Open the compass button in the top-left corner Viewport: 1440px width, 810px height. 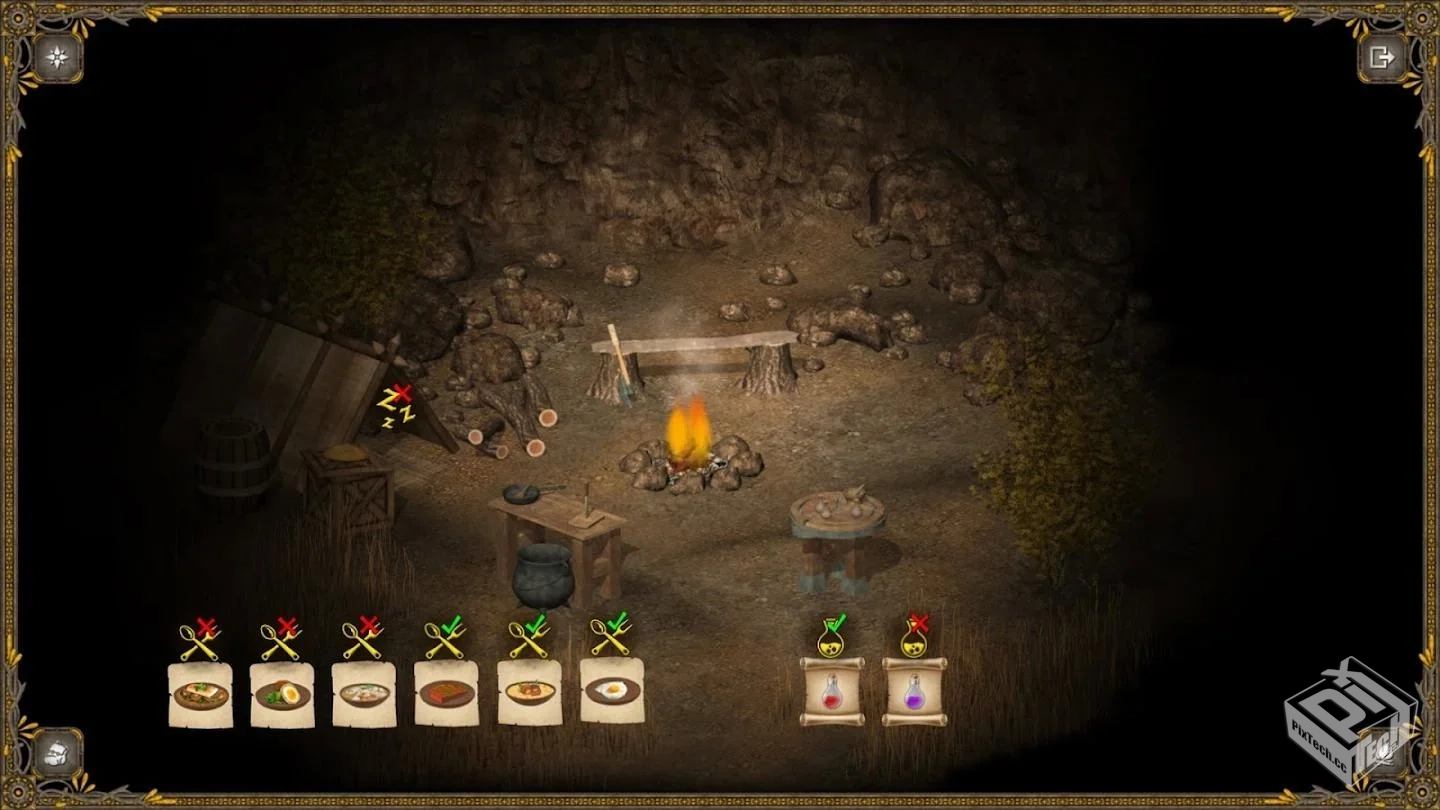tap(57, 58)
